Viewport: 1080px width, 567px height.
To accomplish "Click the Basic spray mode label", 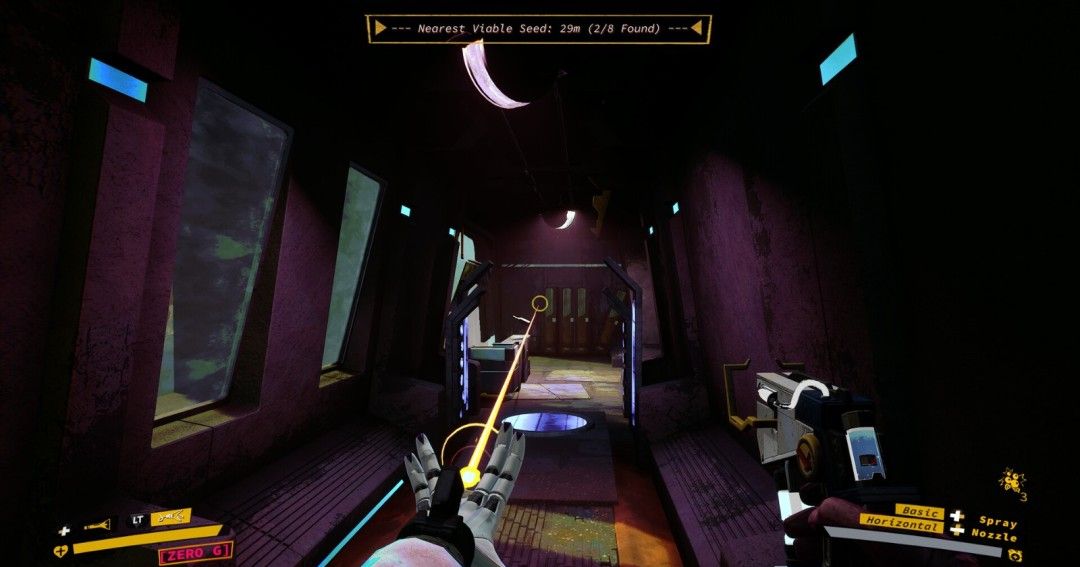I will [918, 512].
